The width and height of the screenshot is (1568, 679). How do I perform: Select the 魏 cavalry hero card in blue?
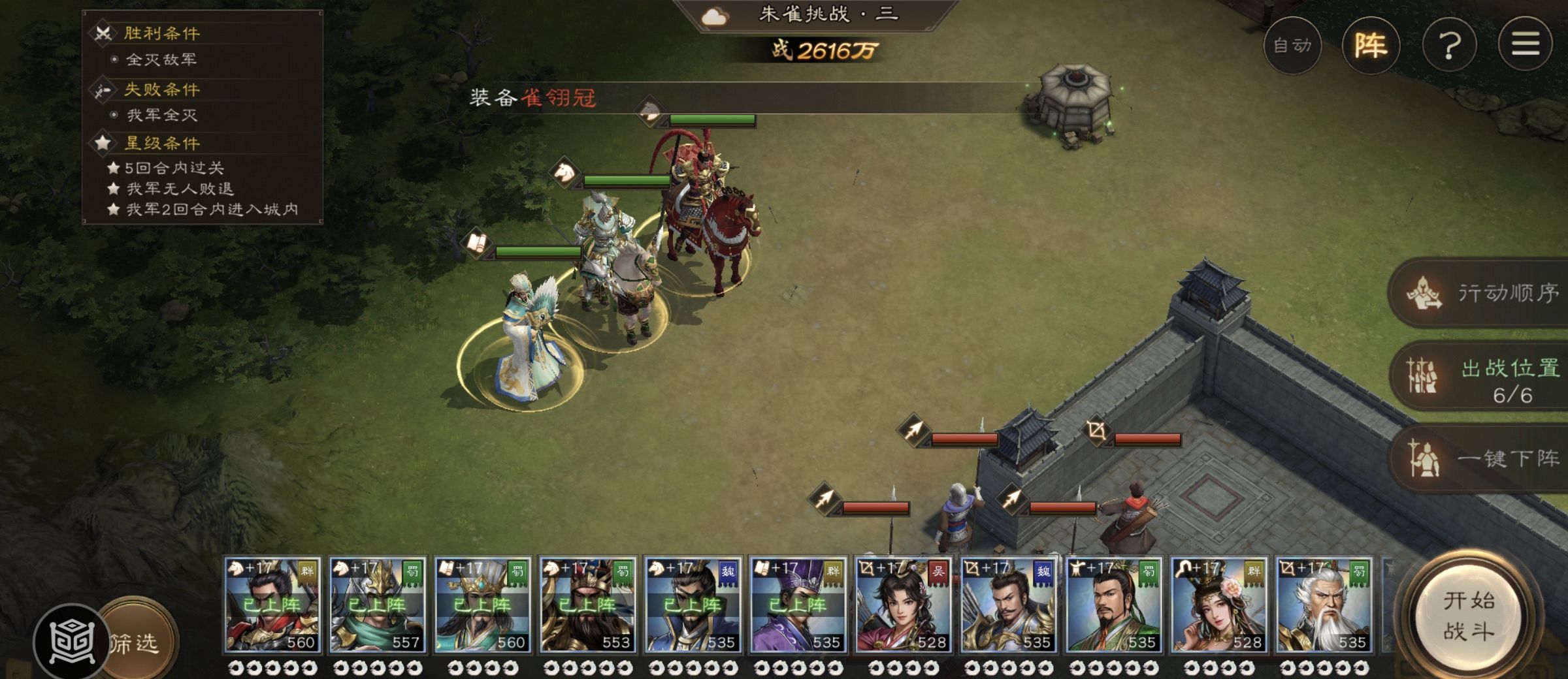pos(693,605)
